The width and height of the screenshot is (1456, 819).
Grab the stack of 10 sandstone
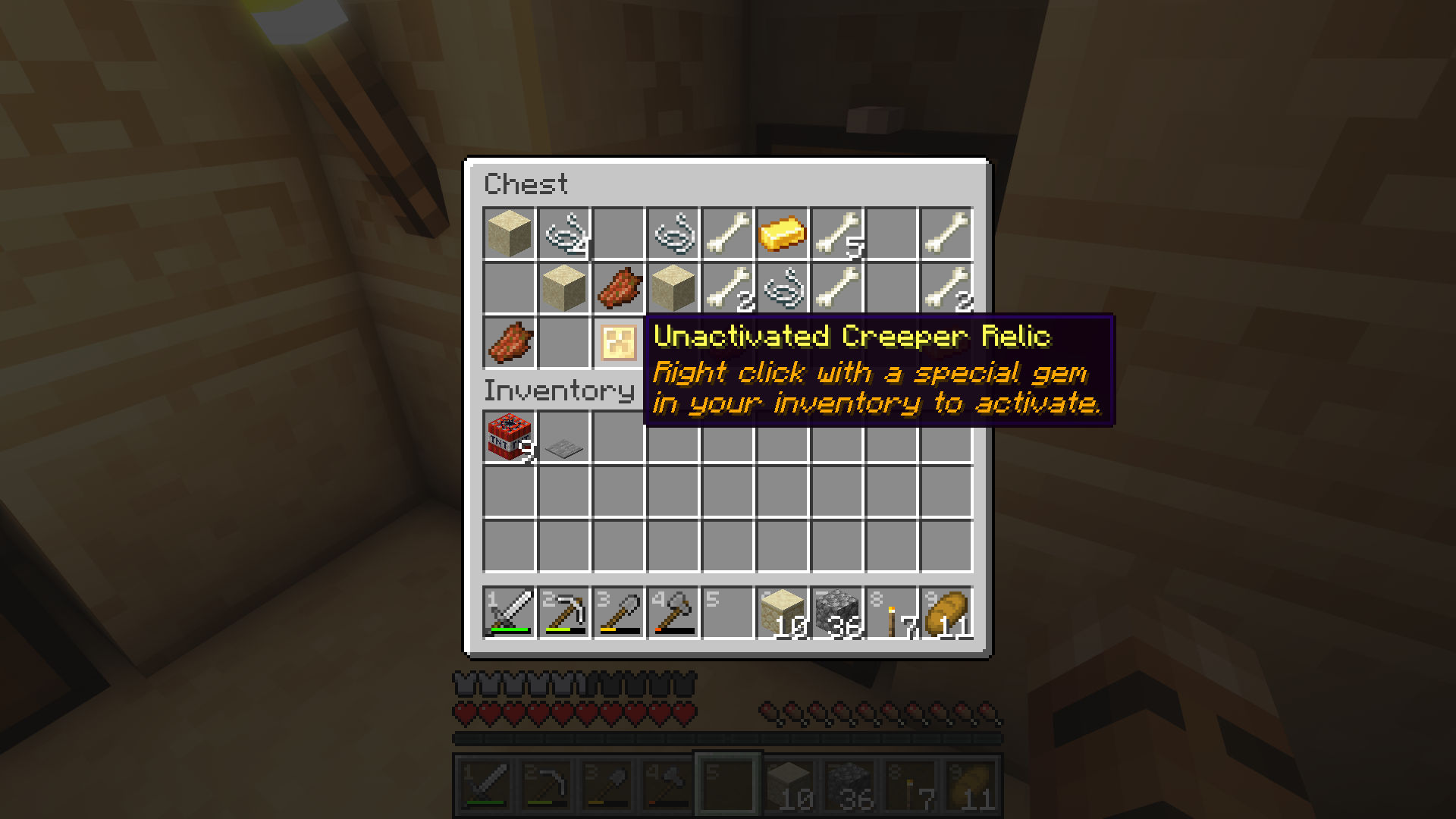[x=782, y=613]
